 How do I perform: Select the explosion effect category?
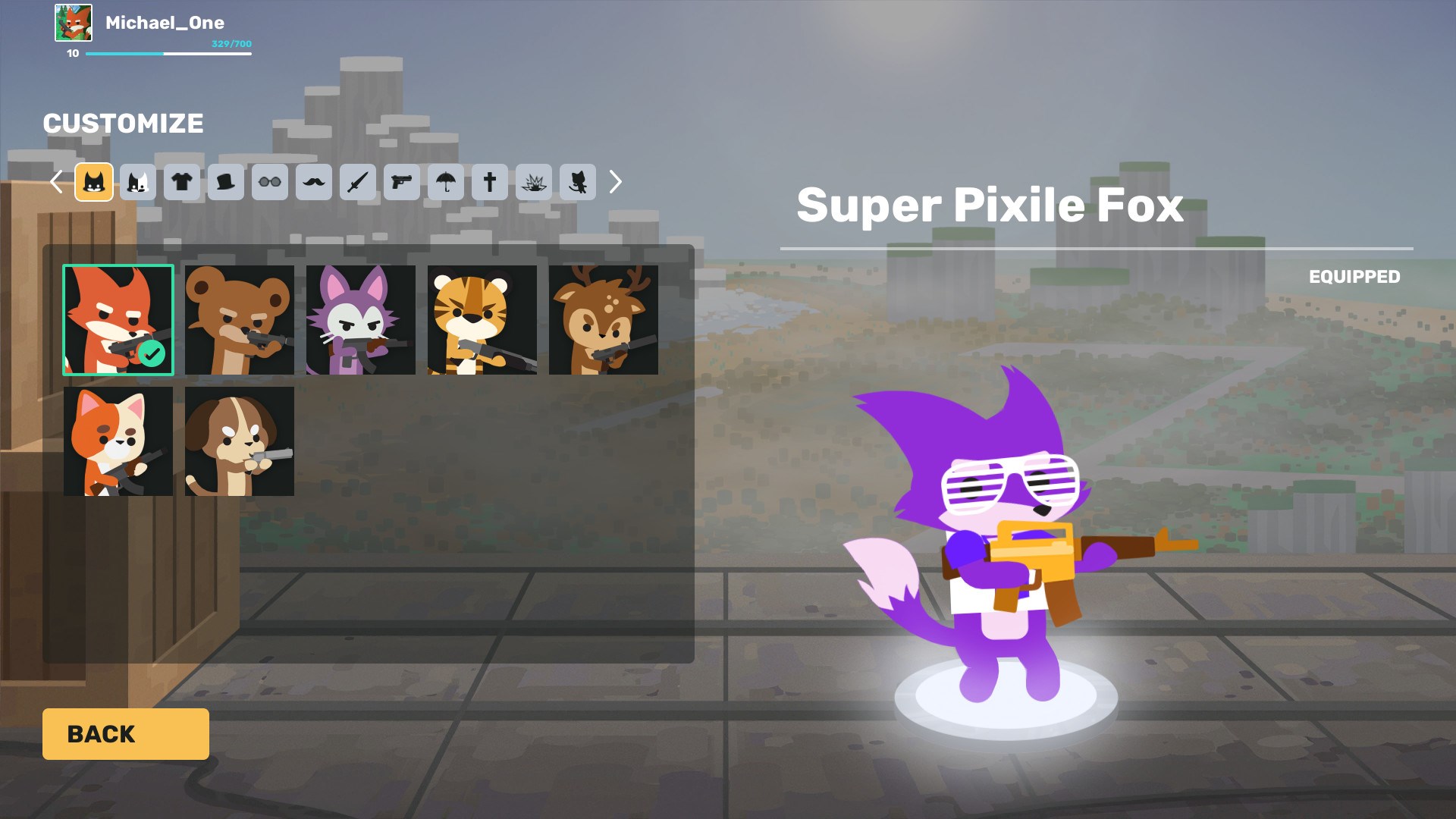[x=534, y=182]
